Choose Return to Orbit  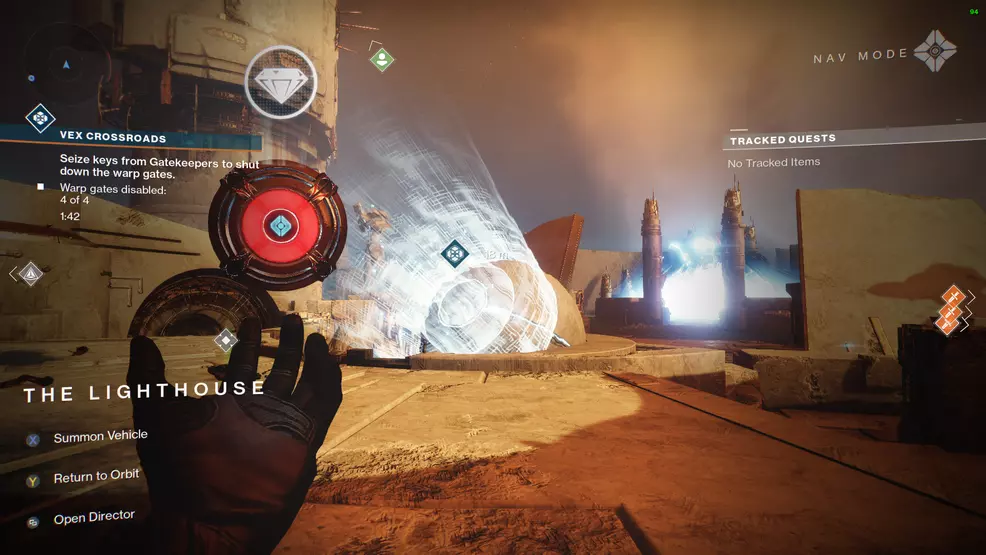point(96,477)
